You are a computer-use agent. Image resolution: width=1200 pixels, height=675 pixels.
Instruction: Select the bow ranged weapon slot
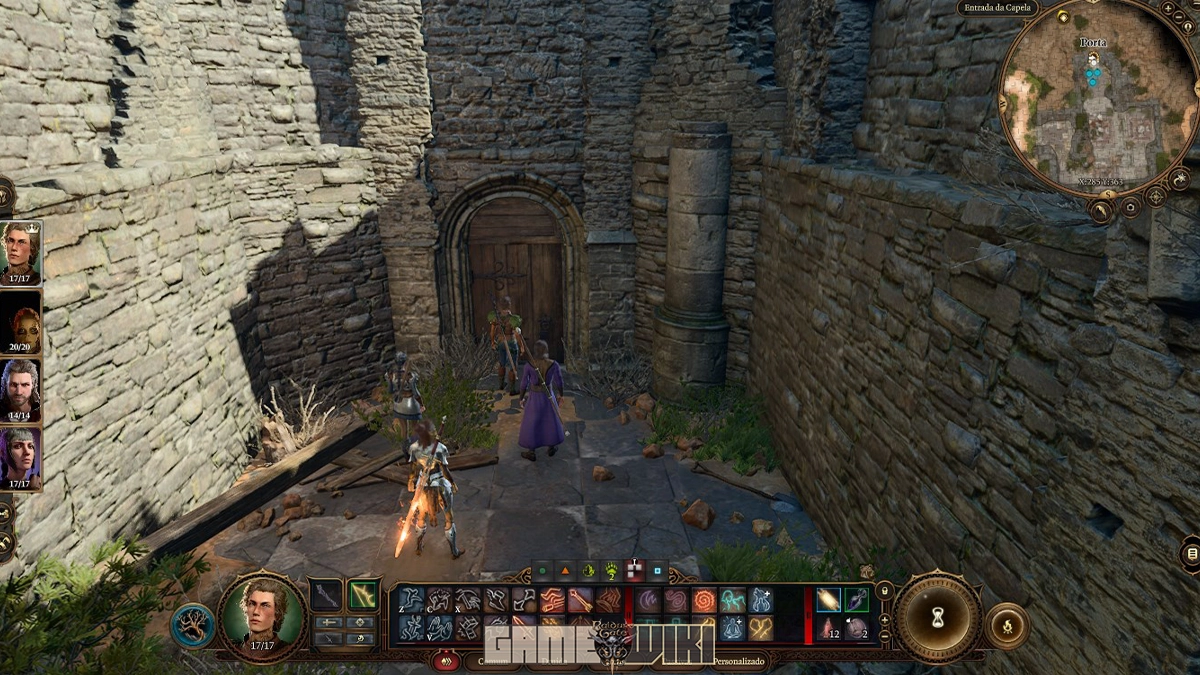[x=362, y=595]
